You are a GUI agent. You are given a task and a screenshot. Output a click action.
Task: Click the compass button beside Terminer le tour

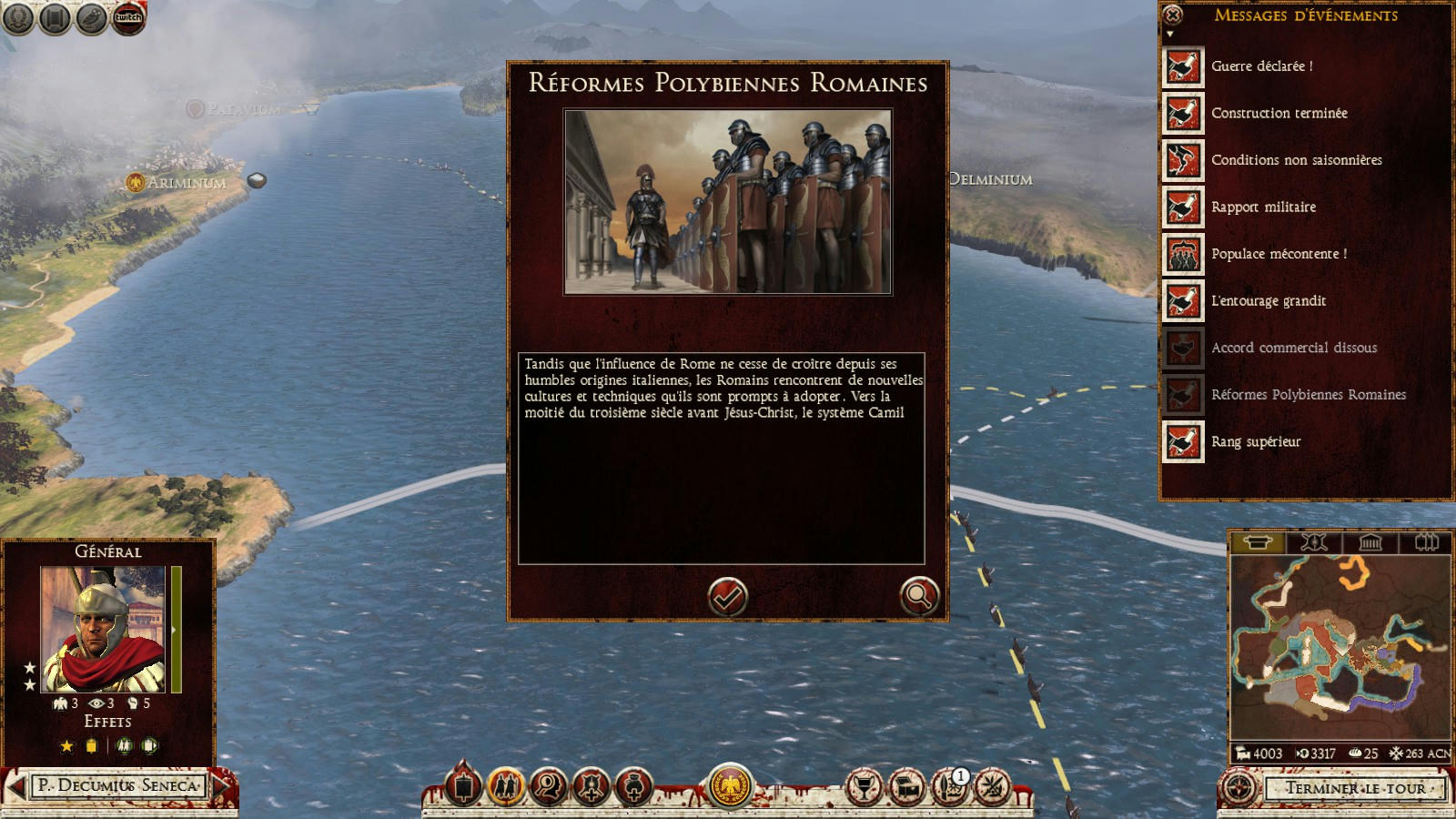[x=1239, y=788]
